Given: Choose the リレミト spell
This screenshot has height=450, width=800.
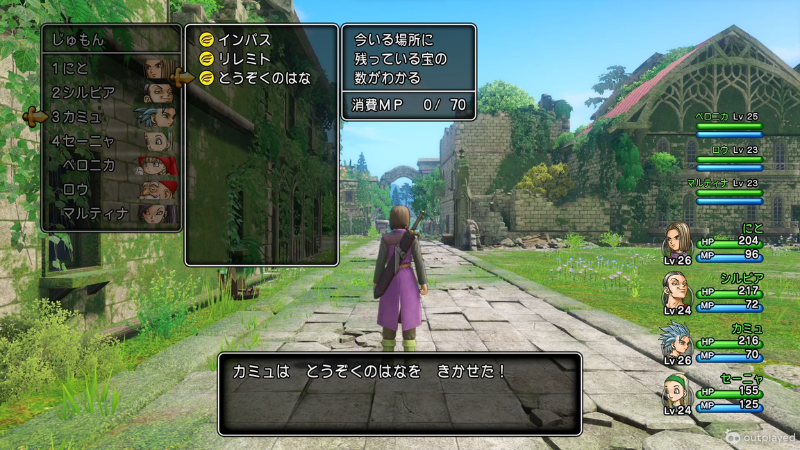Looking at the screenshot, I should pos(244,59).
